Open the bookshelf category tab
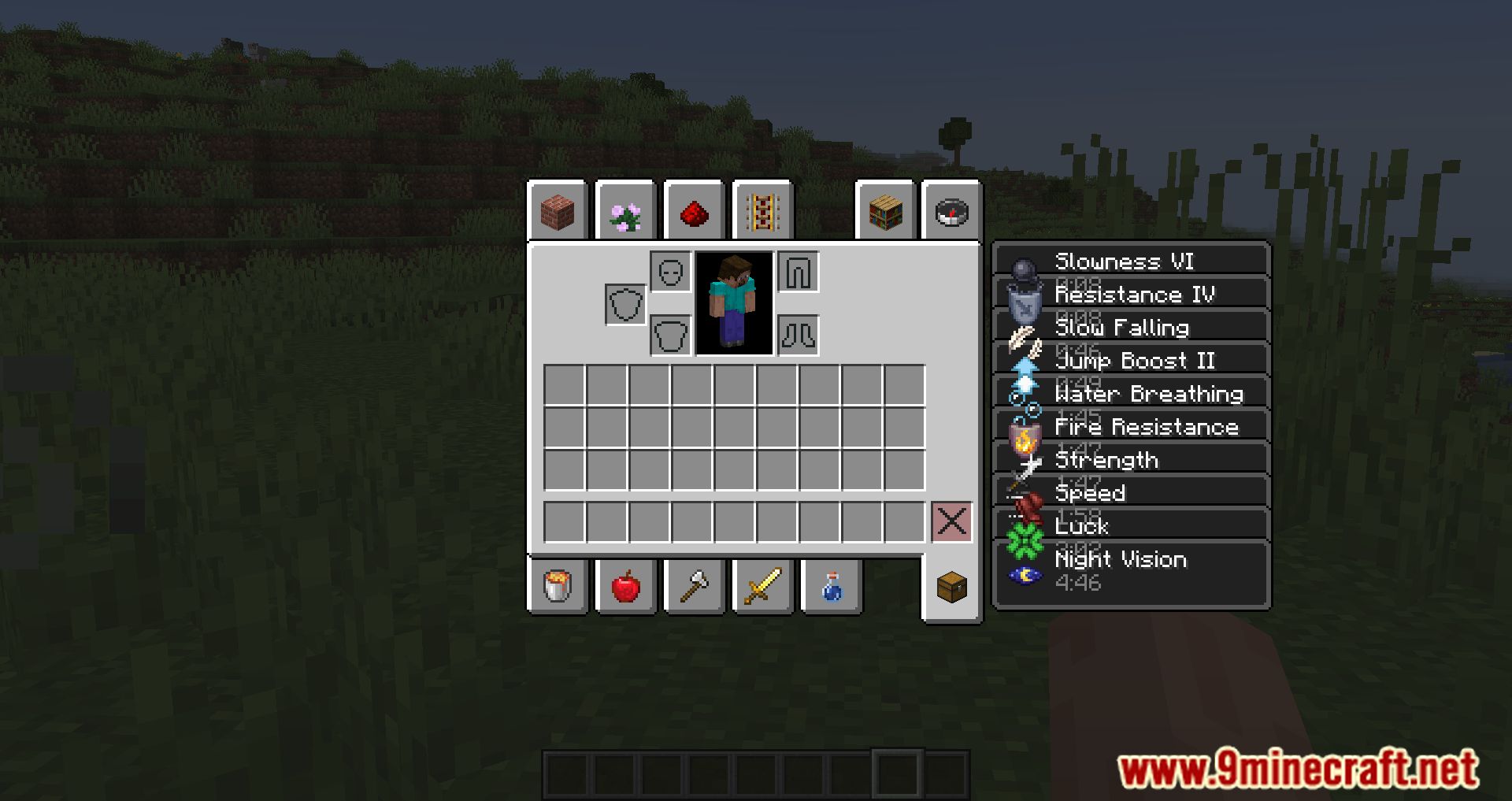Viewport: 1512px width, 801px height. pos(884,213)
